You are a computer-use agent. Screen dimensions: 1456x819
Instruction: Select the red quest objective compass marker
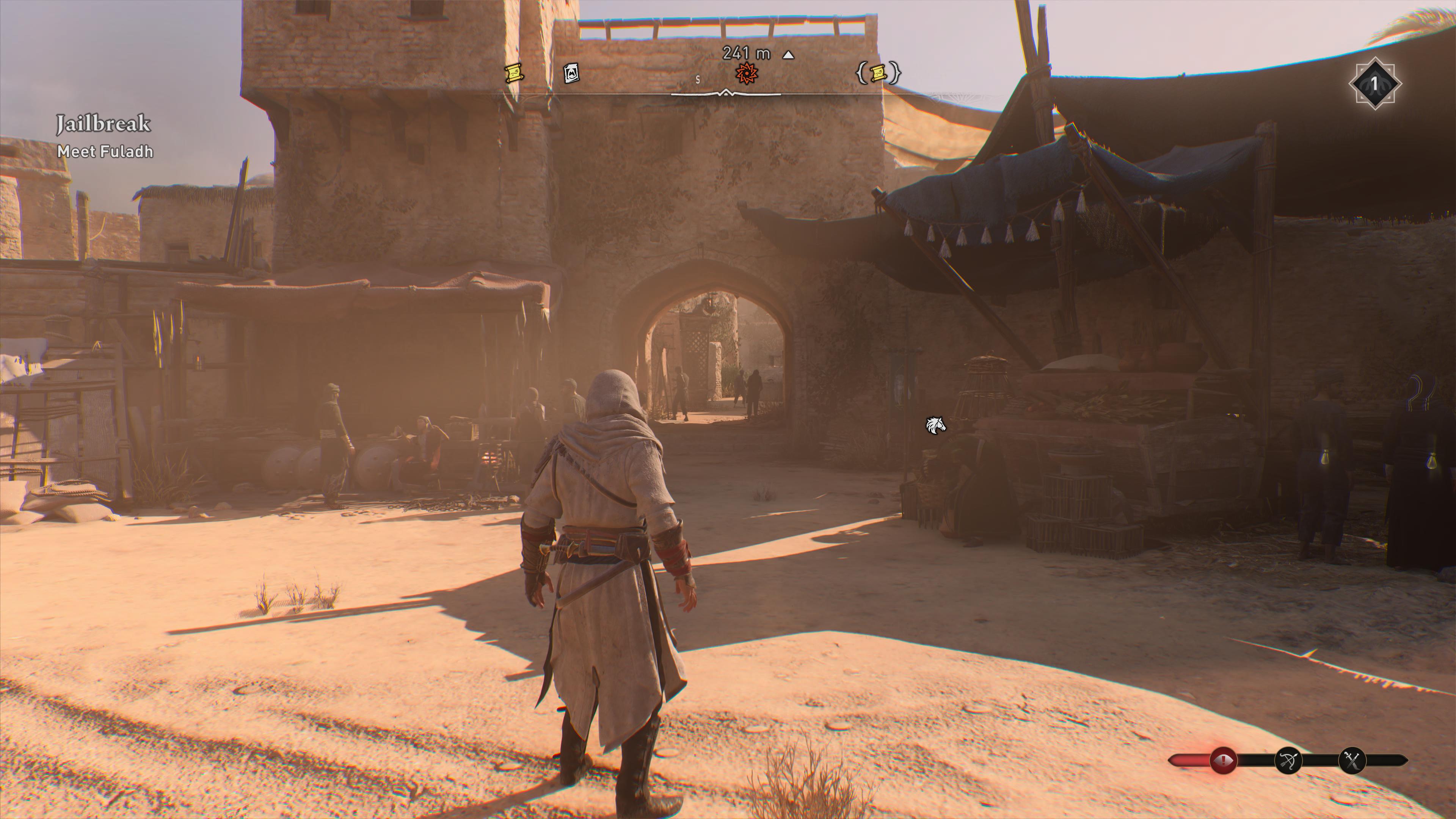pyautogui.click(x=746, y=73)
